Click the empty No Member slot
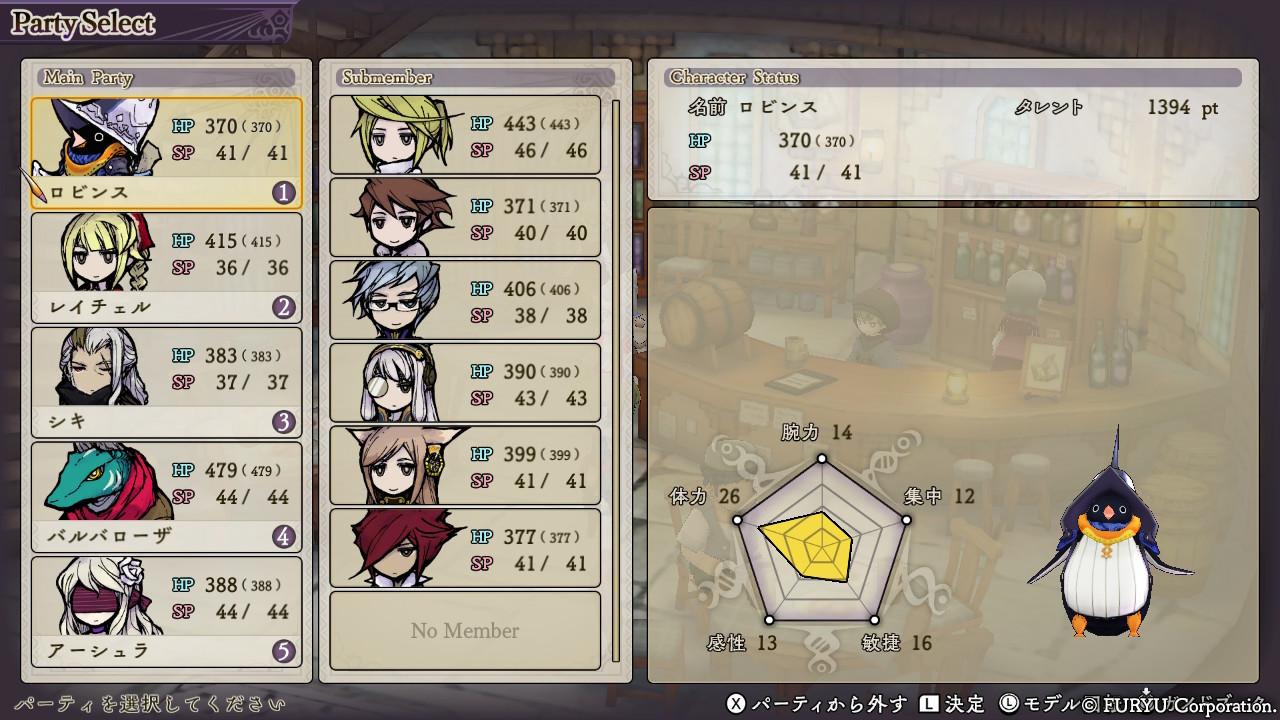This screenshot has height=720, width=1280. (465, 631)
